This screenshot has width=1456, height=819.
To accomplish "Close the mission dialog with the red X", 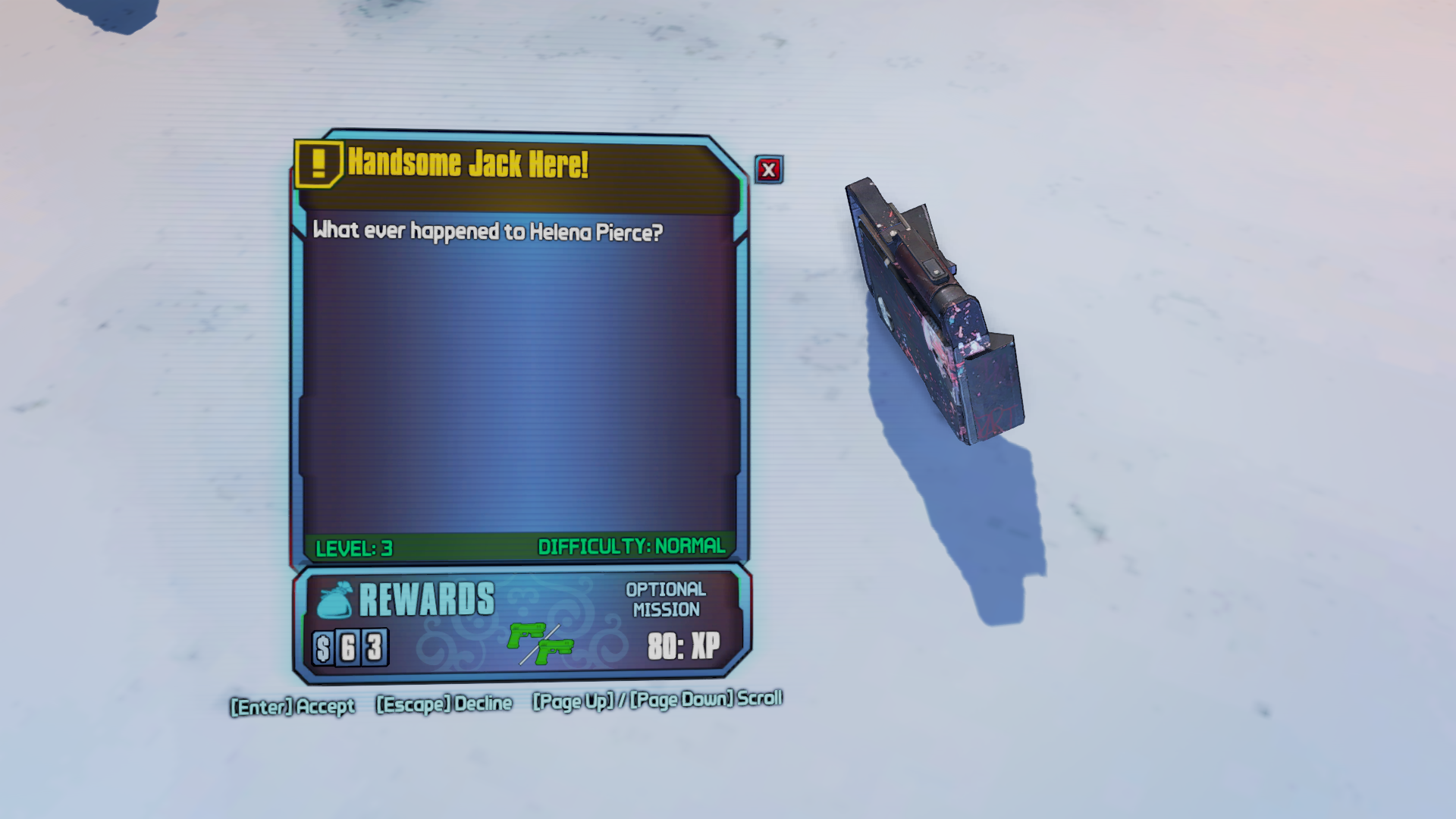I will [768, 170].
